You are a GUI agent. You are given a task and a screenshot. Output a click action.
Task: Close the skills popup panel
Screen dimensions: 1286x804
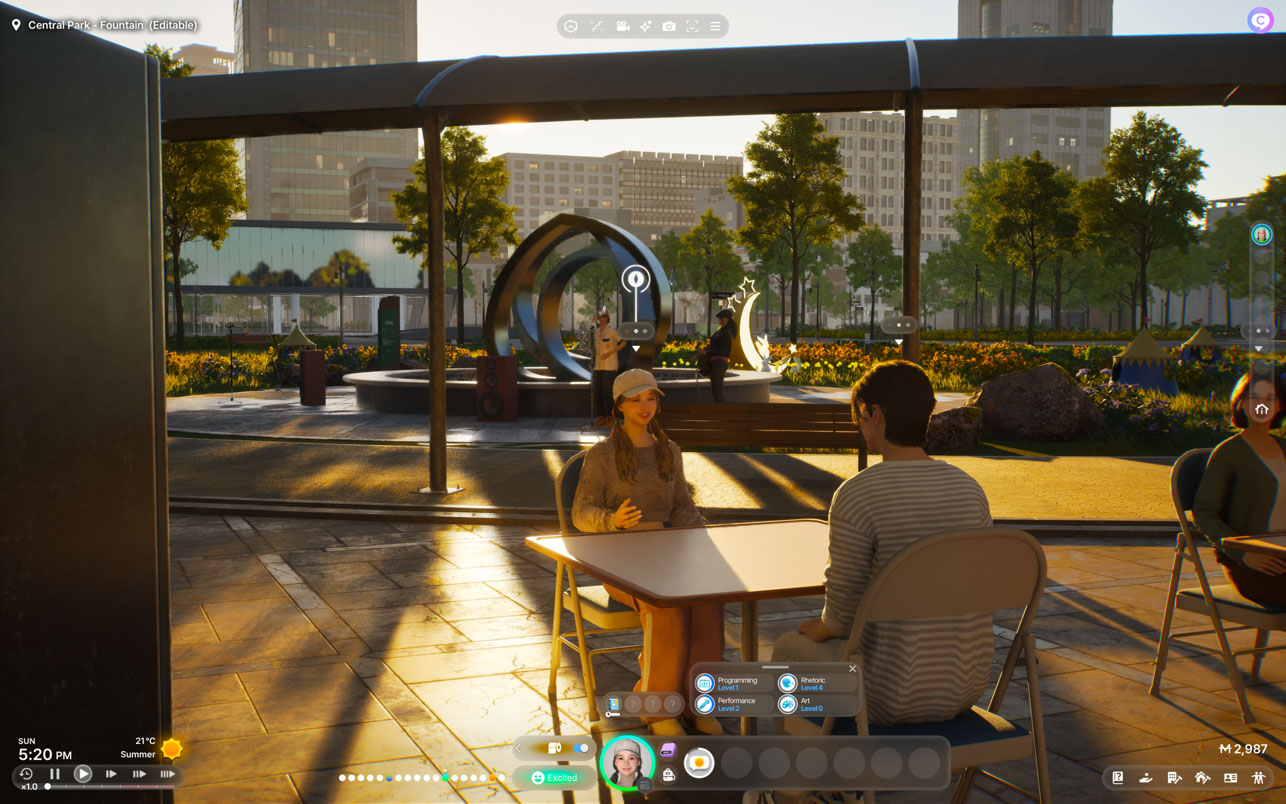(852, 669)
